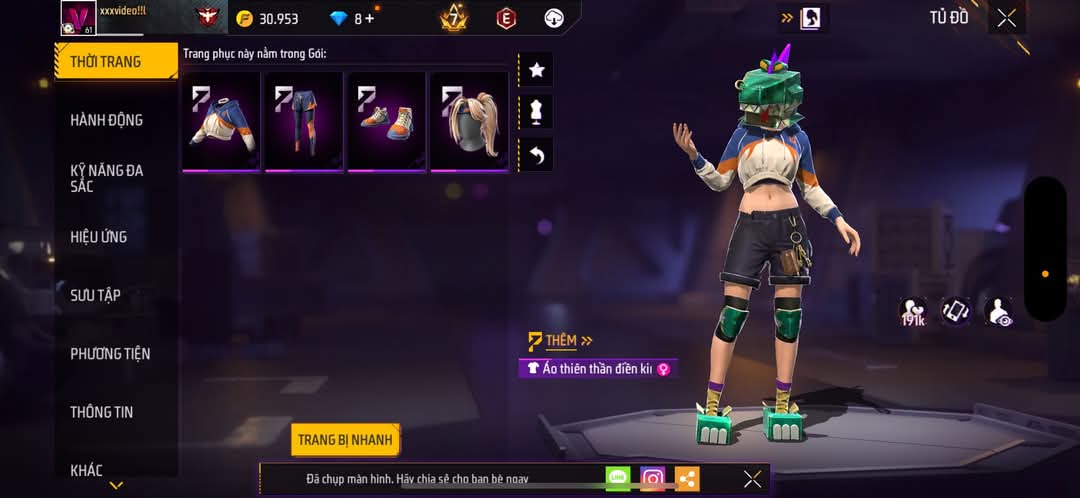1080x498 pixels.
Task: Share the screenshot to Instagram
Action: click(x=653, y=479)
